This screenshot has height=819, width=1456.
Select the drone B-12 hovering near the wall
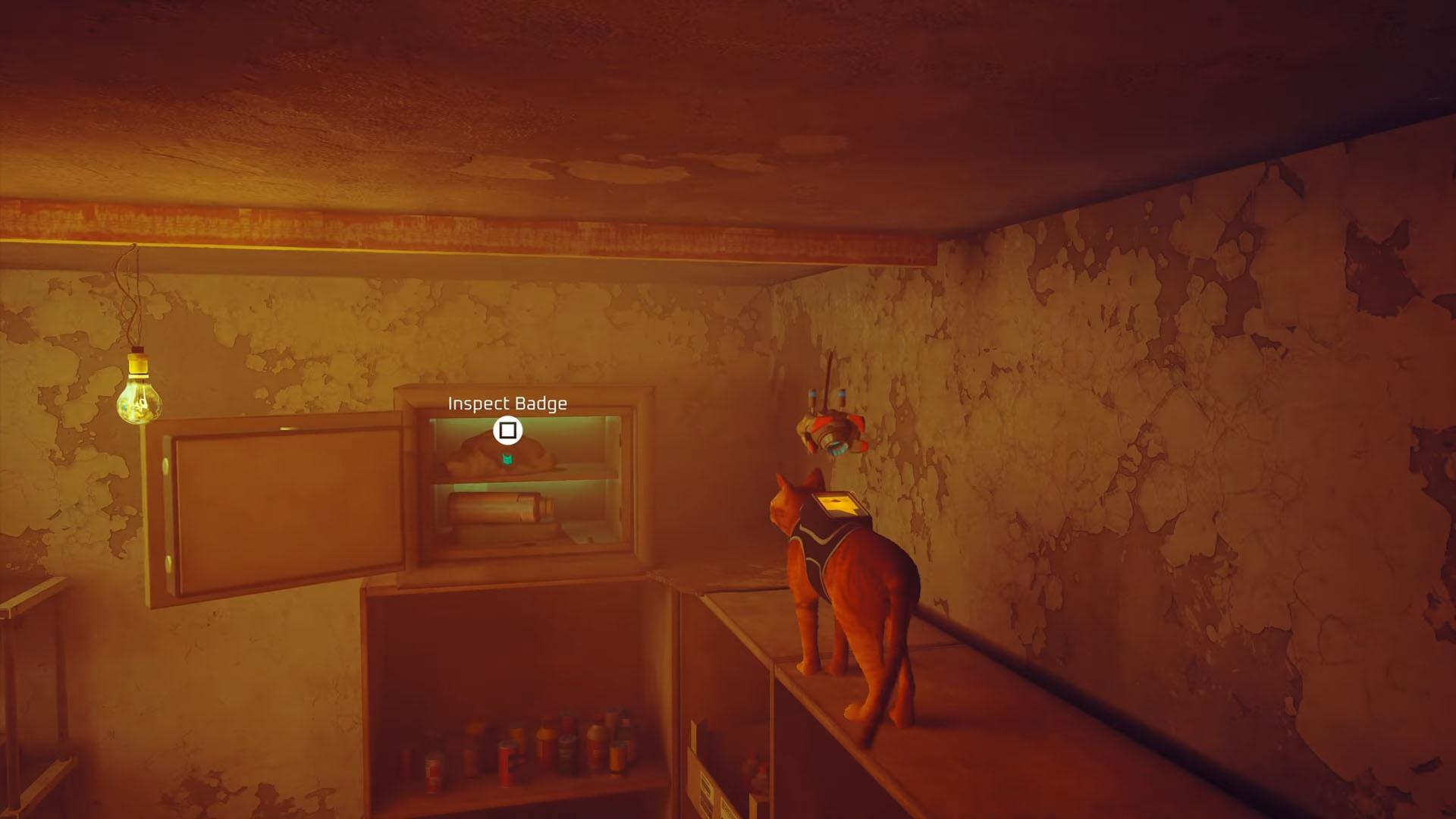tap(833, 432)
